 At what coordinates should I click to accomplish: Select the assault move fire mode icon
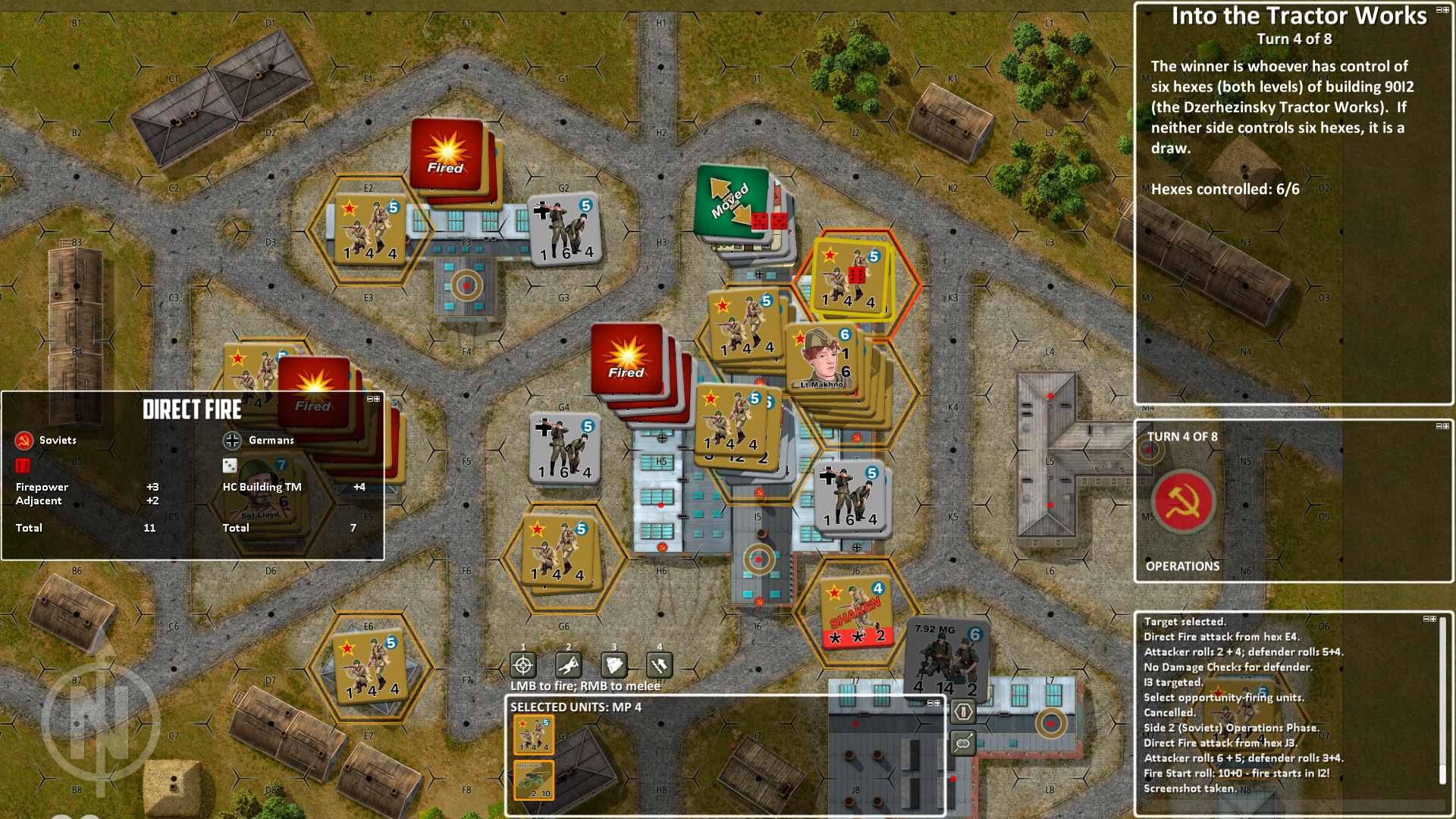tap(569, 664)
